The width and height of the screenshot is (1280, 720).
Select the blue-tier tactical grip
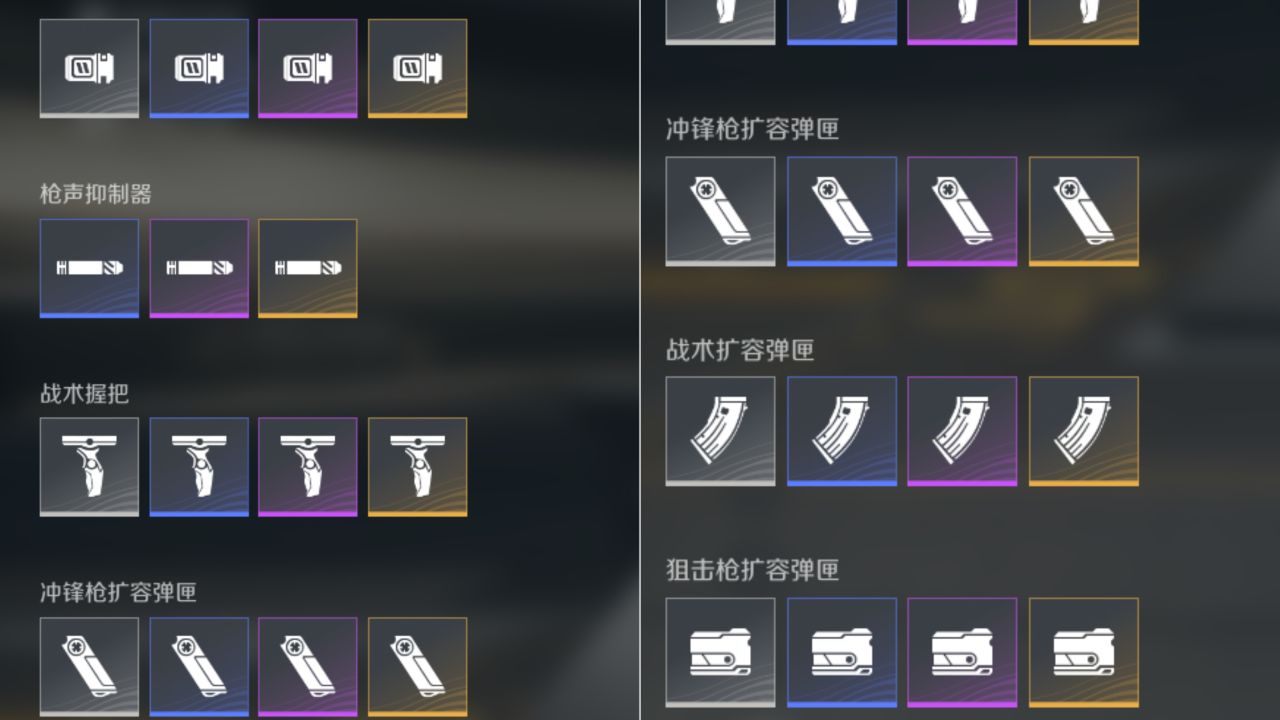coord(198,467)
